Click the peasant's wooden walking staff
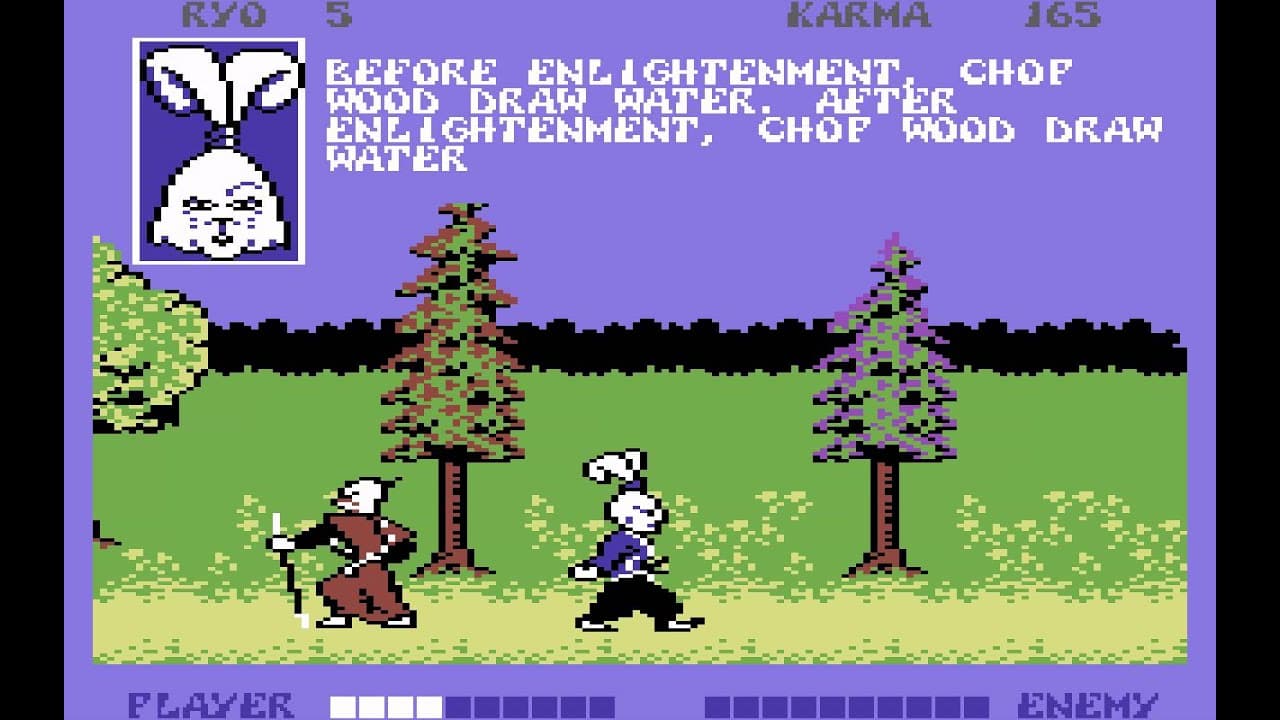This screenshot has height=720, width=1280. click(287, 560)
